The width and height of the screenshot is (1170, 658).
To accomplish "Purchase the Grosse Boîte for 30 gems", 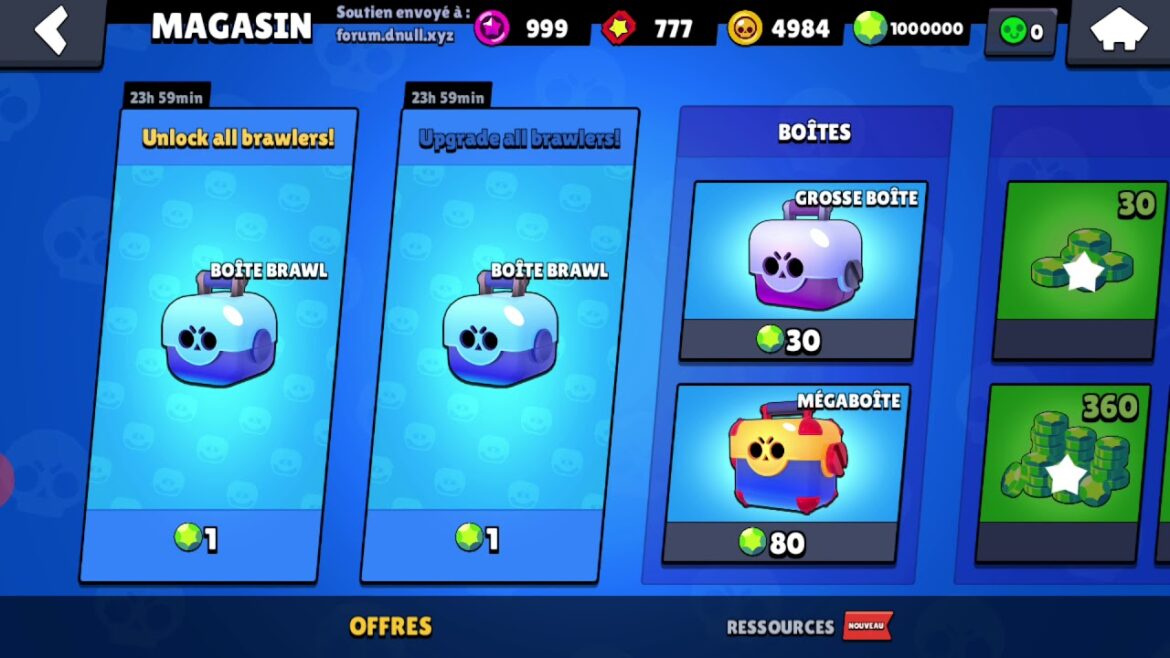I will tap(802, 270).
